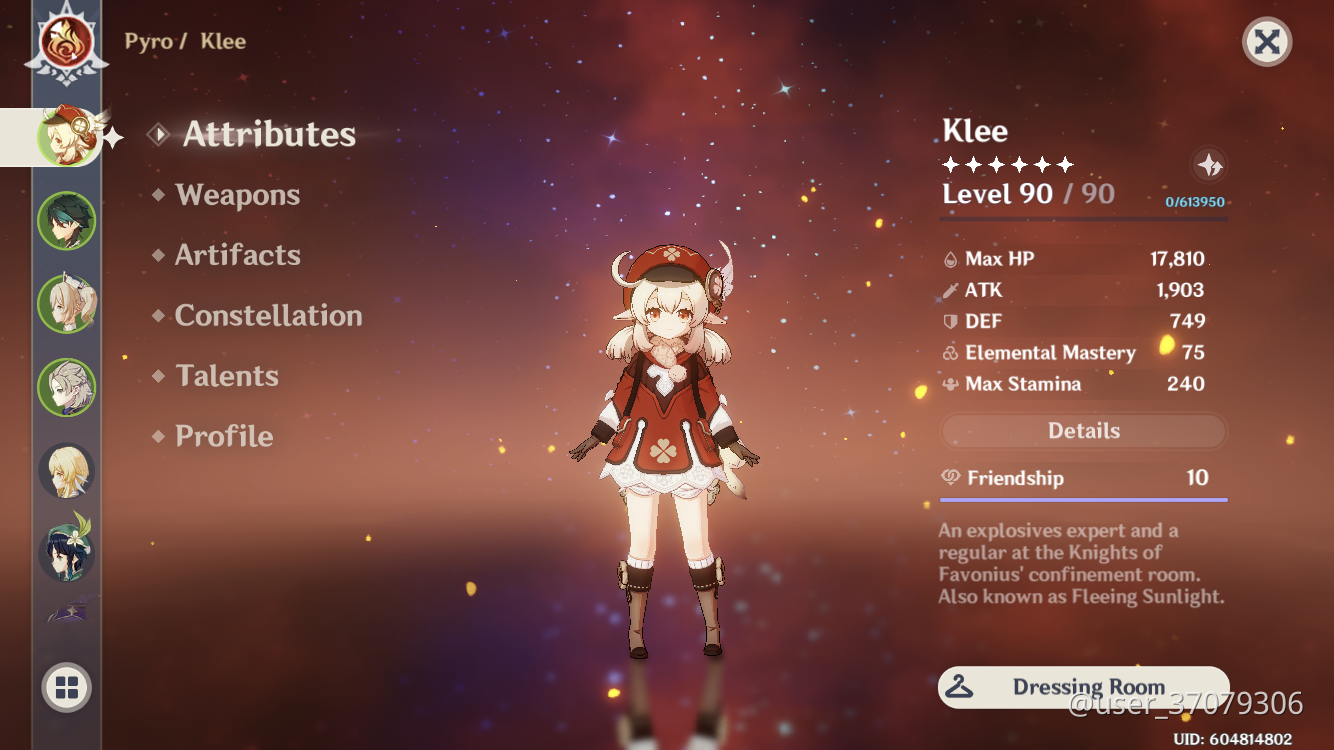Image resolution: width=1334 pixels, height=750 pixels.
Task: Switch to the Talents section
Action: [x=227, y=376]
